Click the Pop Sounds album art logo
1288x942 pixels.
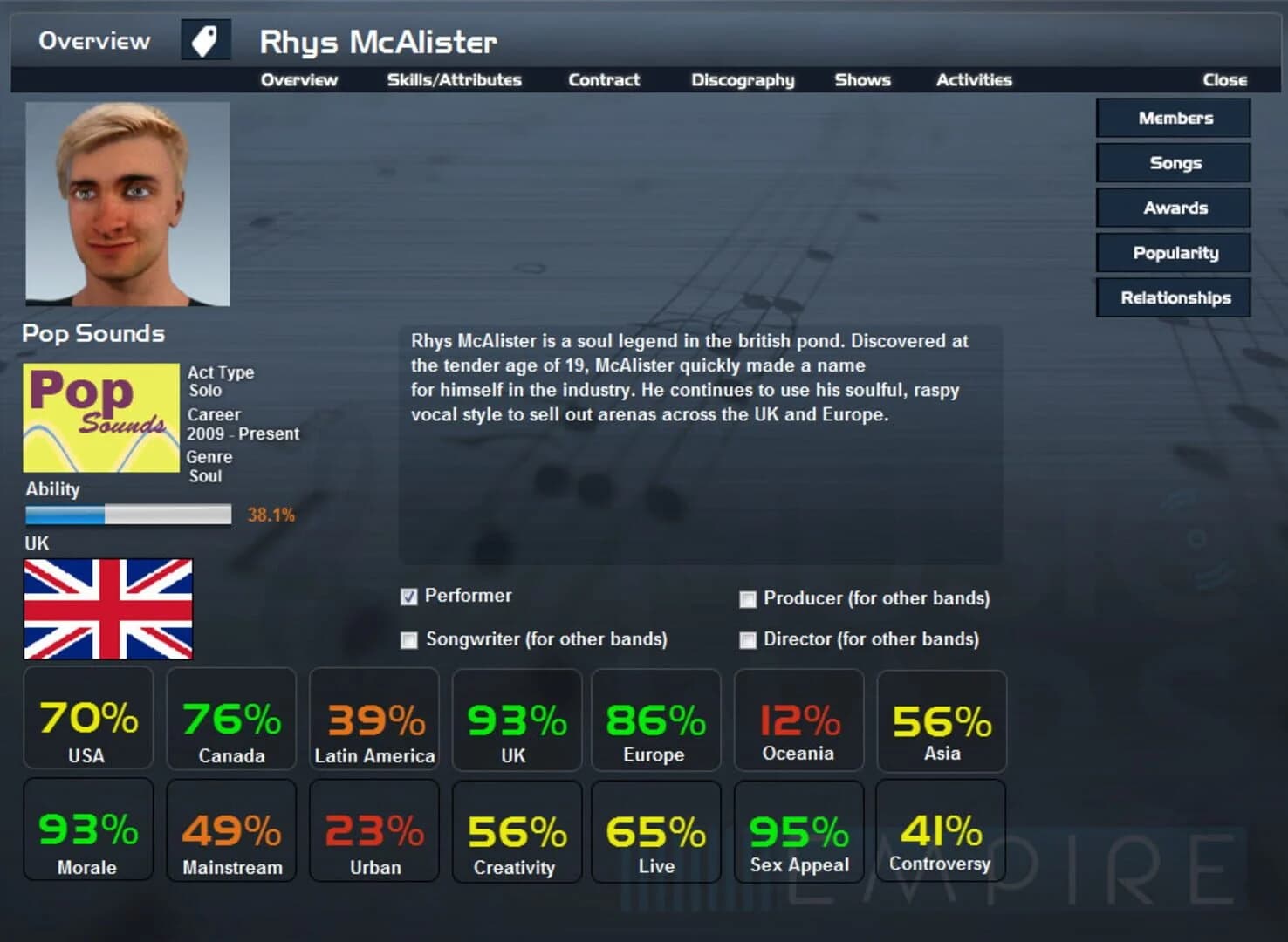coord(99,417)
